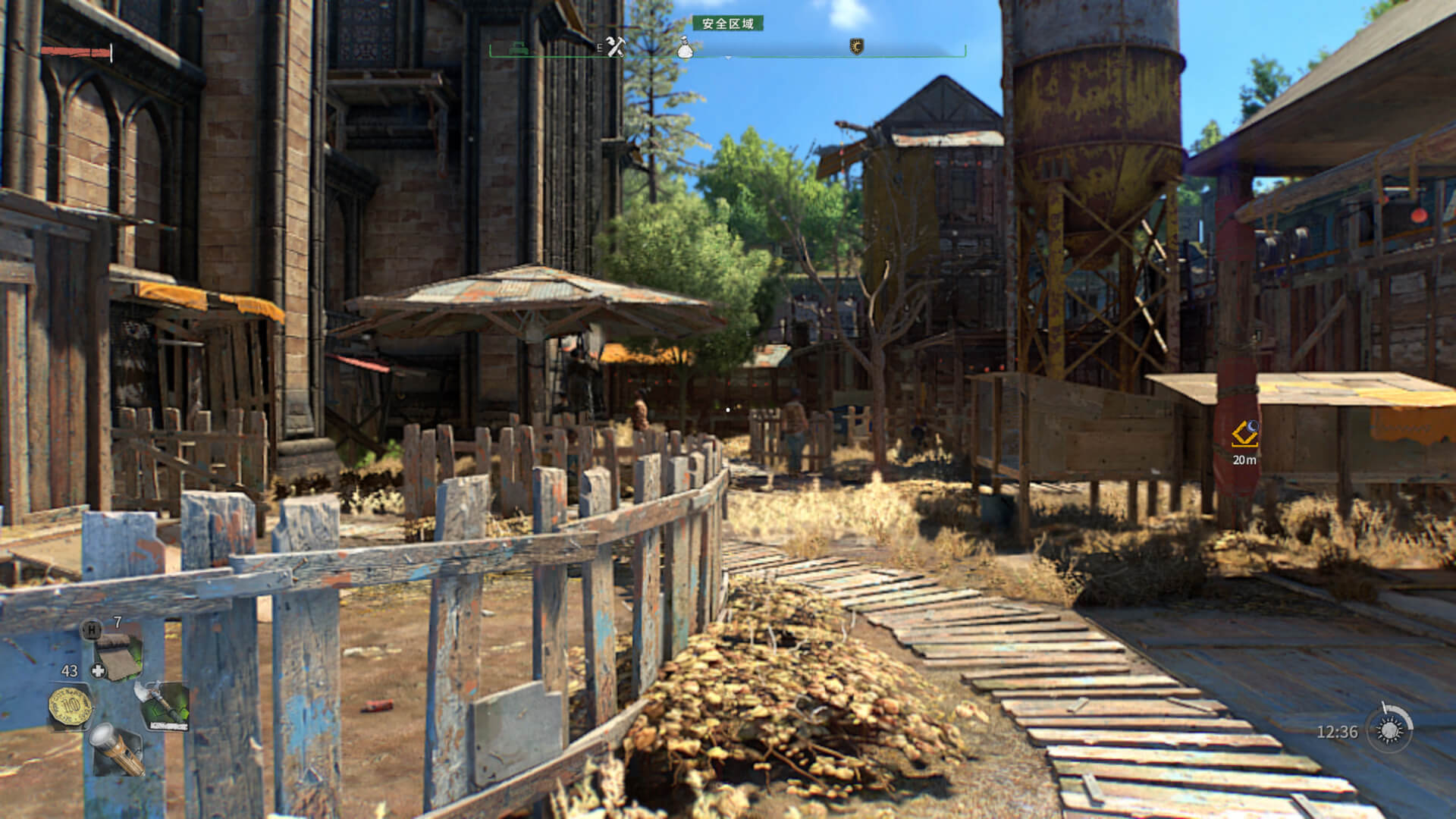Click the craftmaster wrench-and-hammer compass marker
Viewport: 1456px width, 819px height.
coord(614,47)
